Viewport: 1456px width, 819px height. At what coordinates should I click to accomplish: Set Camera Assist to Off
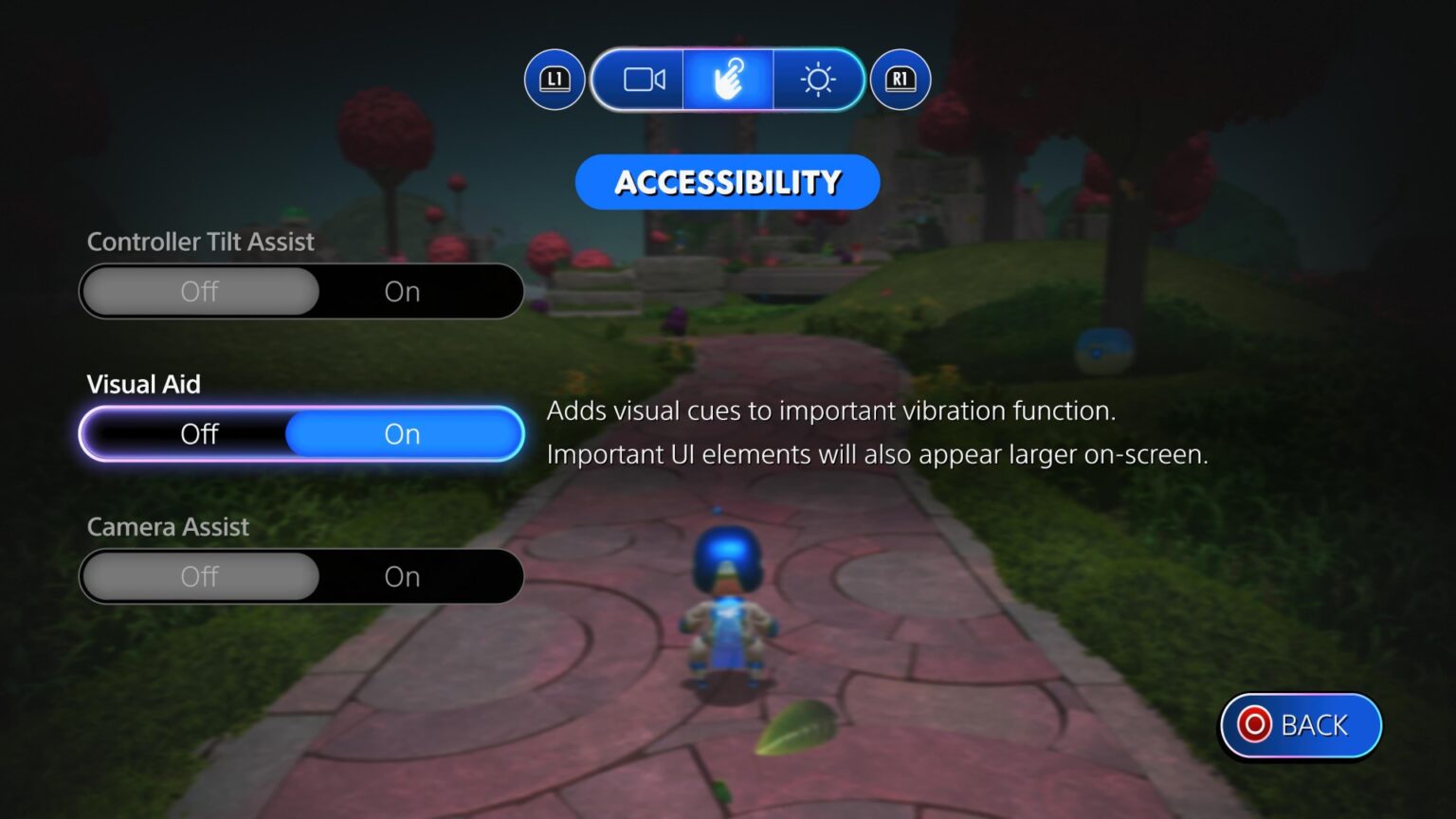coord(200,575)
